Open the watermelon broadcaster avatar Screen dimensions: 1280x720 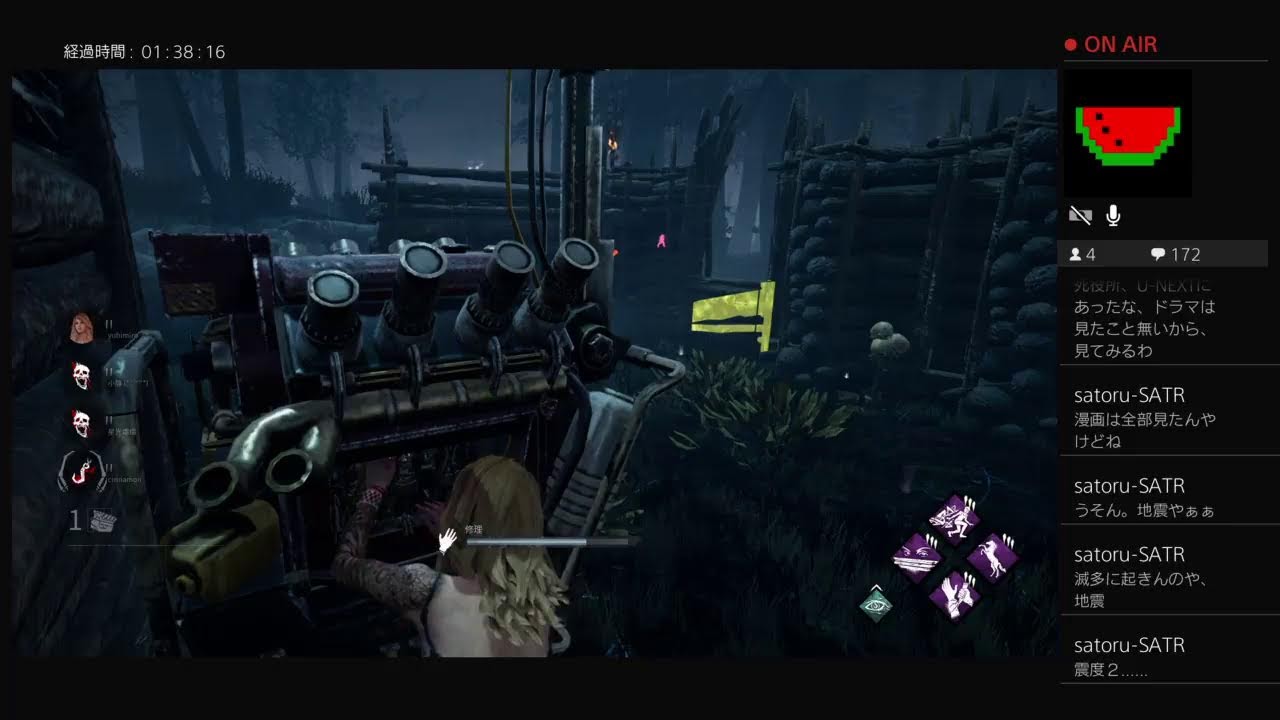(1127, 133)
